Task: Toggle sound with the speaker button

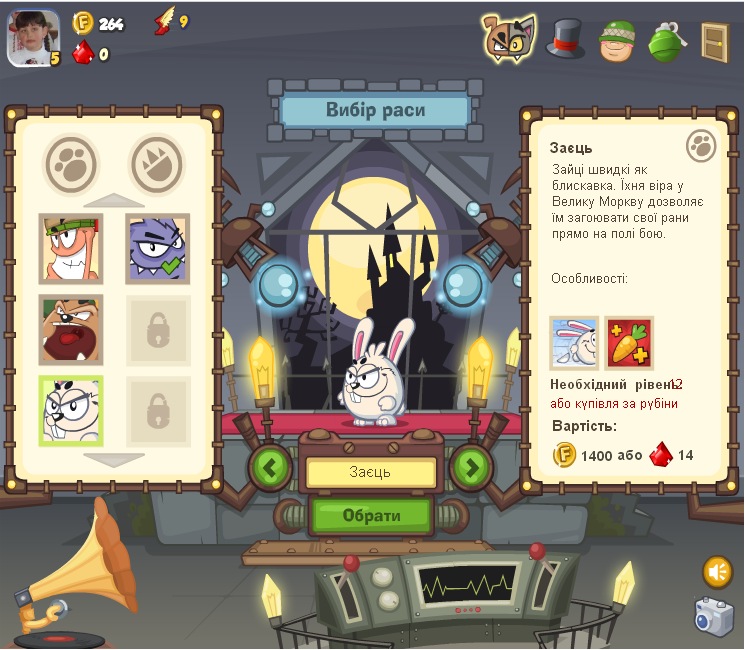Action: 717,572
